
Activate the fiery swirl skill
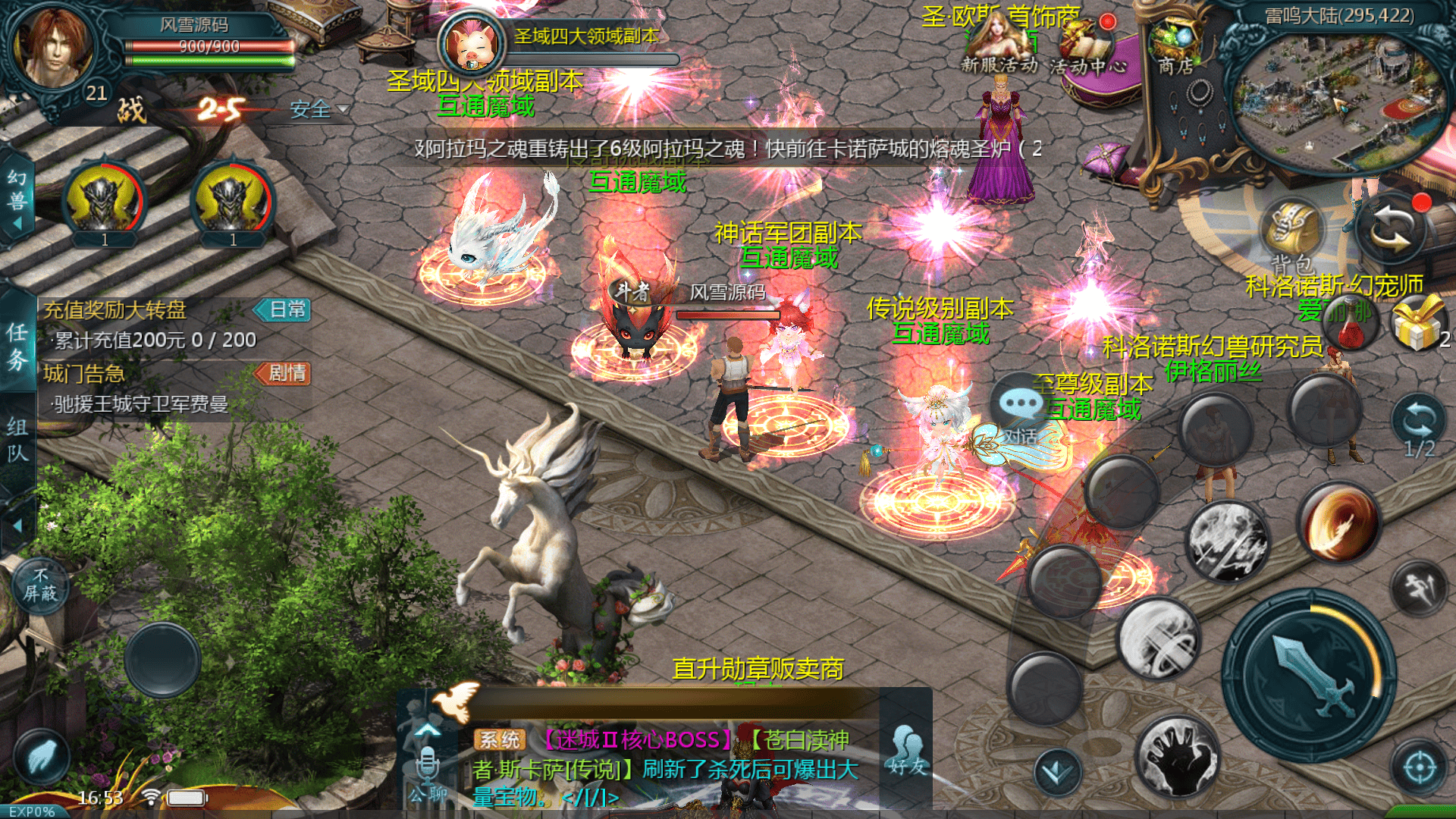[1338, 523]
